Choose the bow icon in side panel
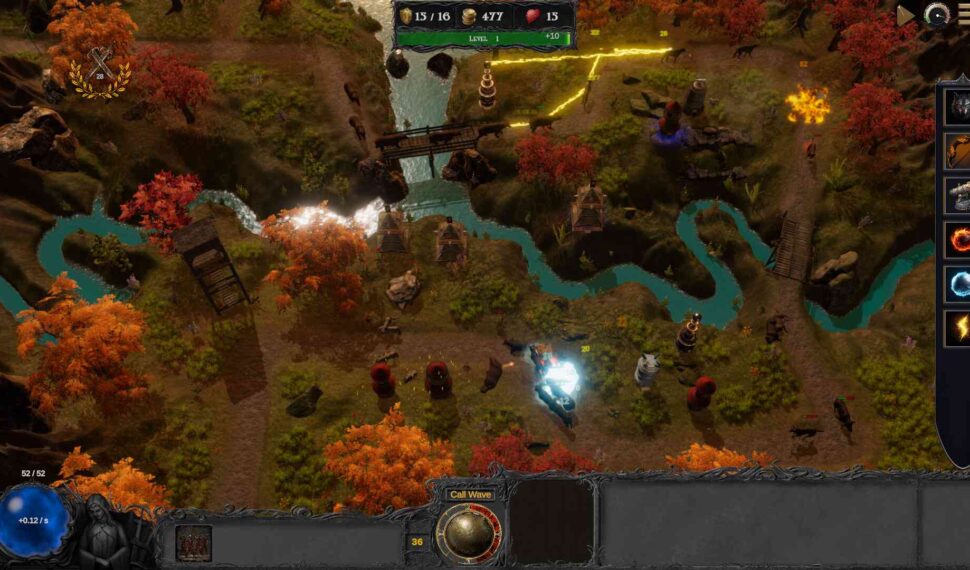This screenshot has width=970, height=570. [x=958, y=152]
